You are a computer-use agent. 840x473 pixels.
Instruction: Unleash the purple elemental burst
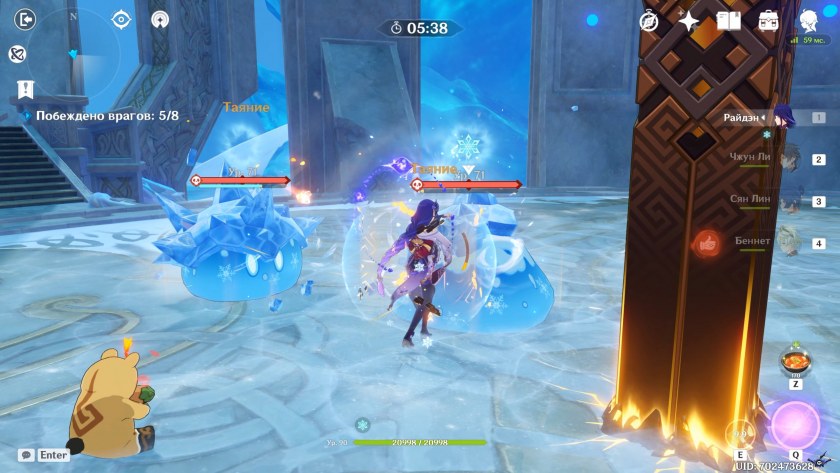click(795, 423)
